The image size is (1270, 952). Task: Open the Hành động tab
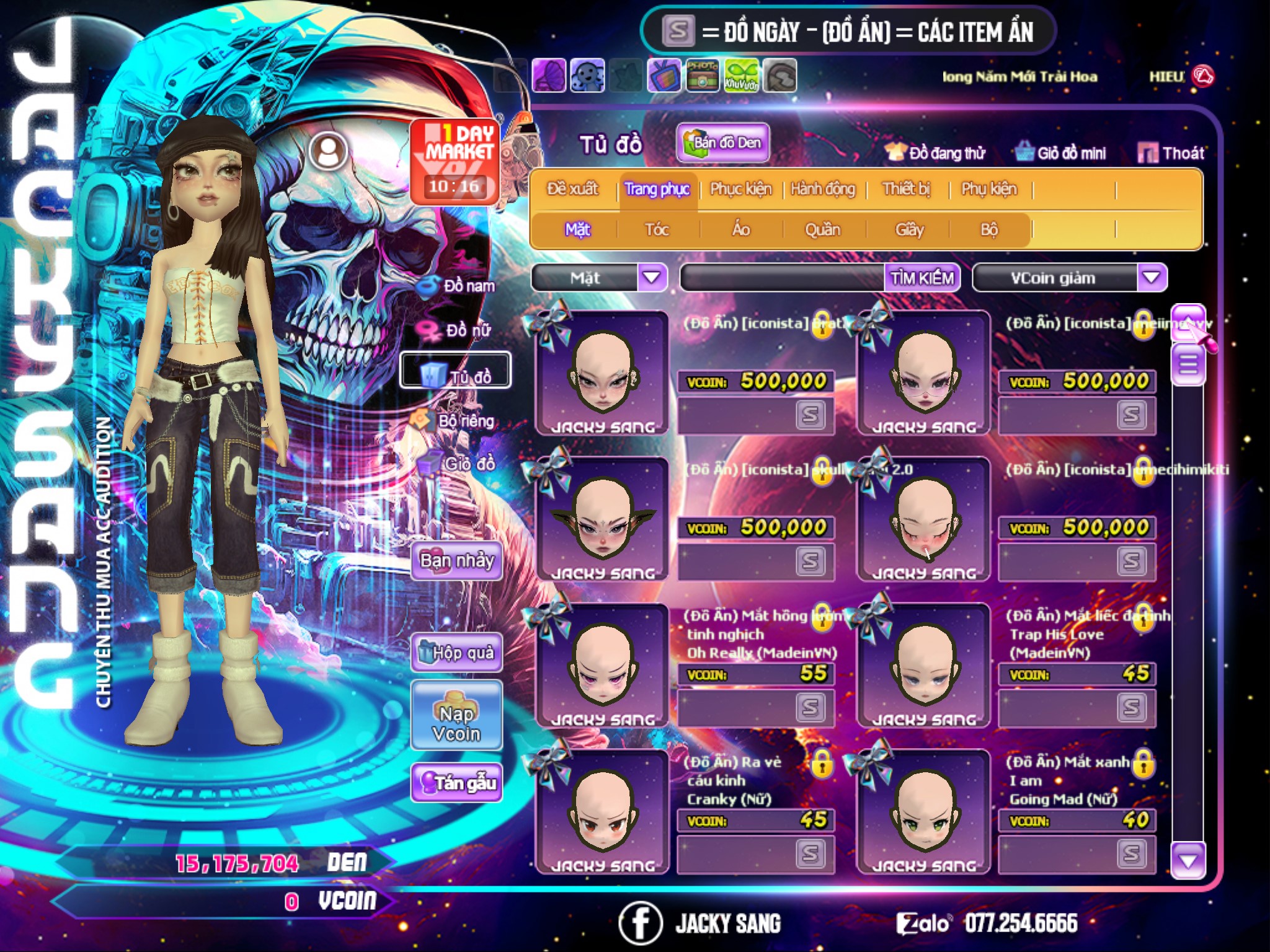click(823, 189)
